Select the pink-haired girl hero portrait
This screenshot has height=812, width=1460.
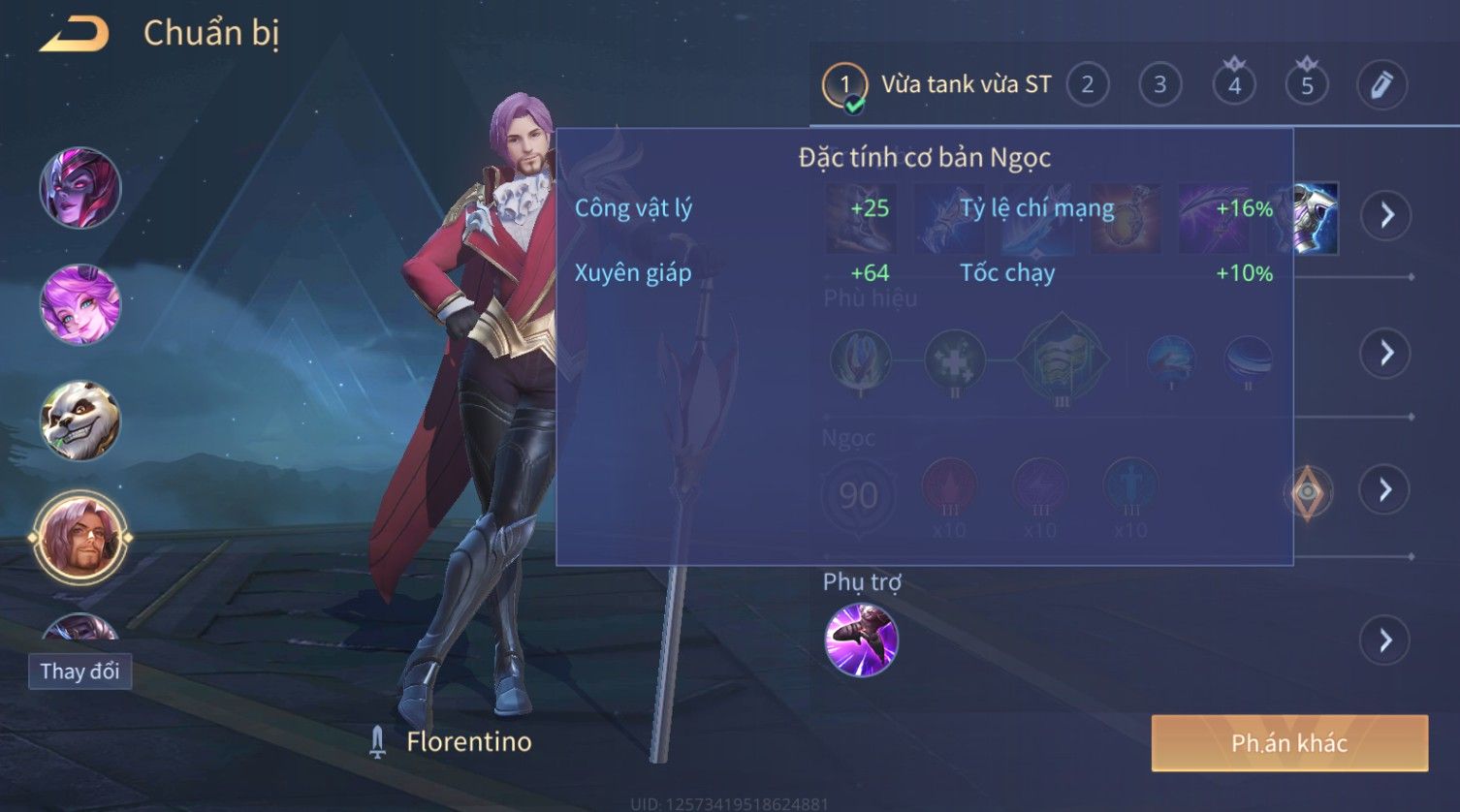(x=80, y=304)
